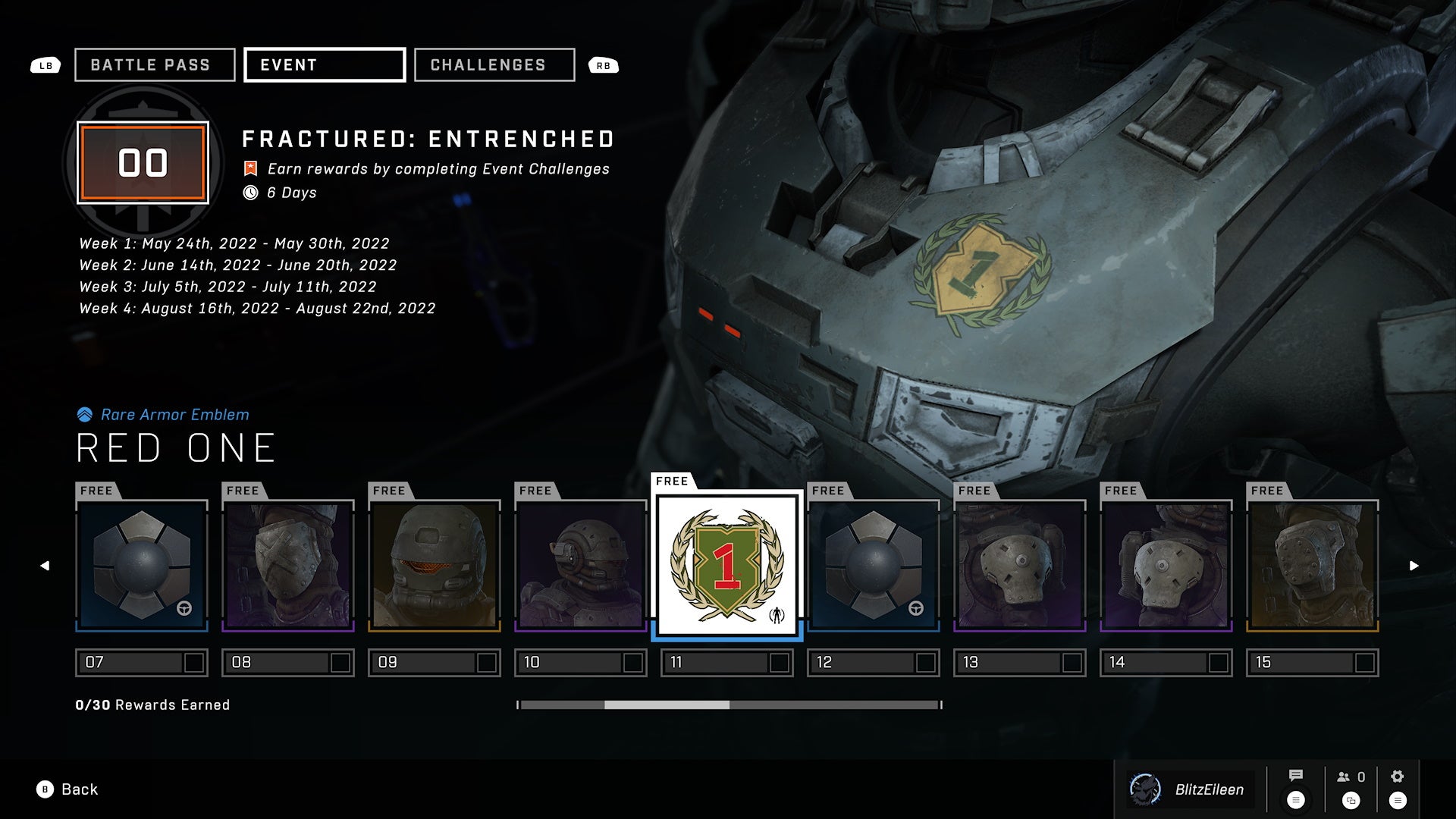
Task: Choose the tier 12 vehicle coating reward
Action: point(874,565)
